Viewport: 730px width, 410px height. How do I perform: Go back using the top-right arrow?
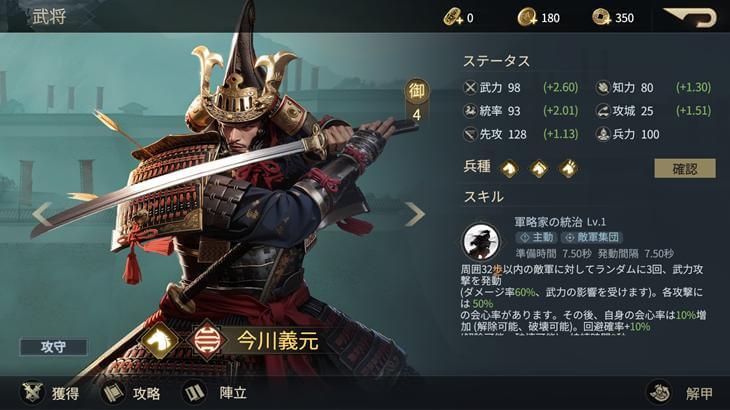pos(691,17)
